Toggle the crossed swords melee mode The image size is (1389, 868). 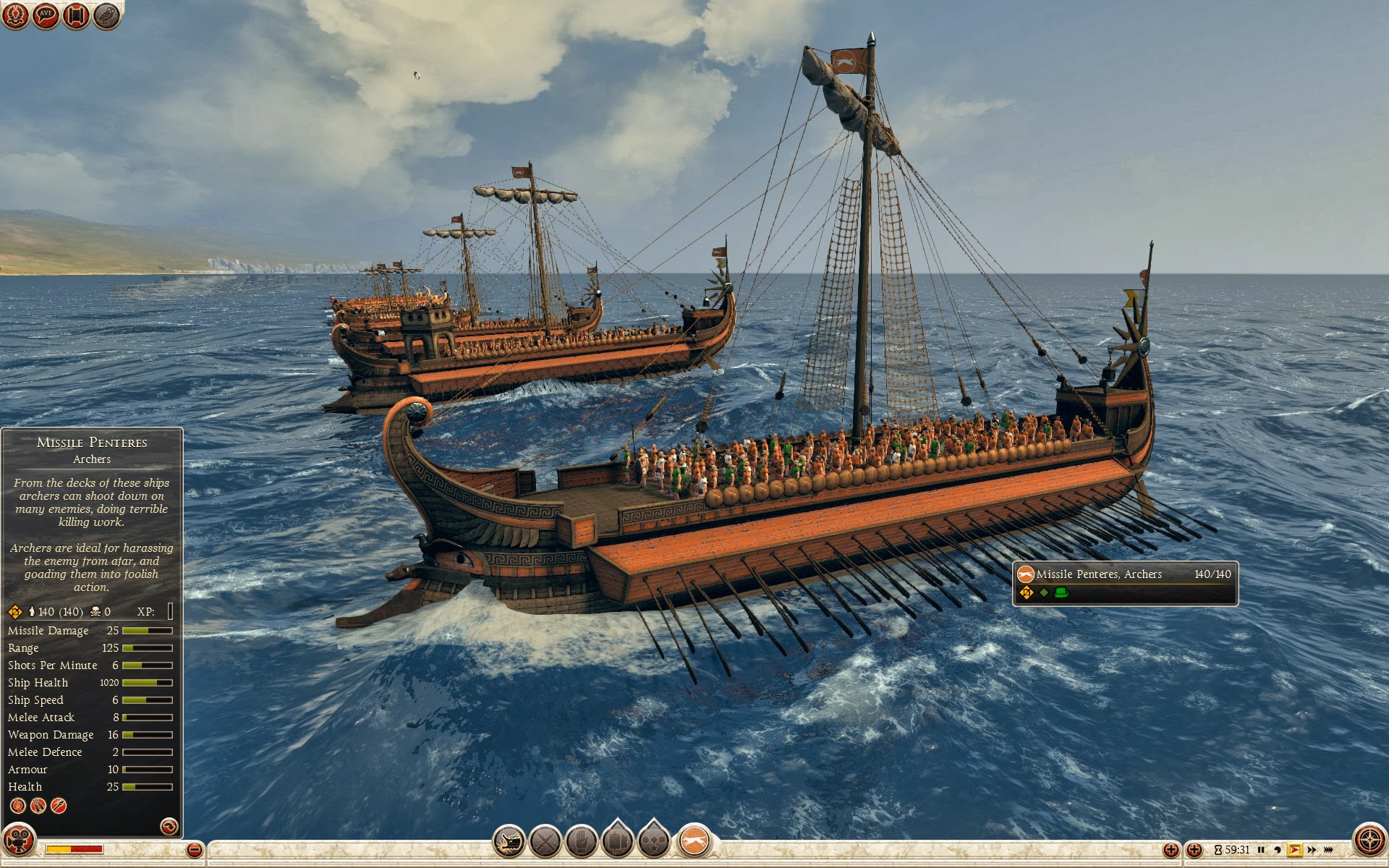(545, 842)
